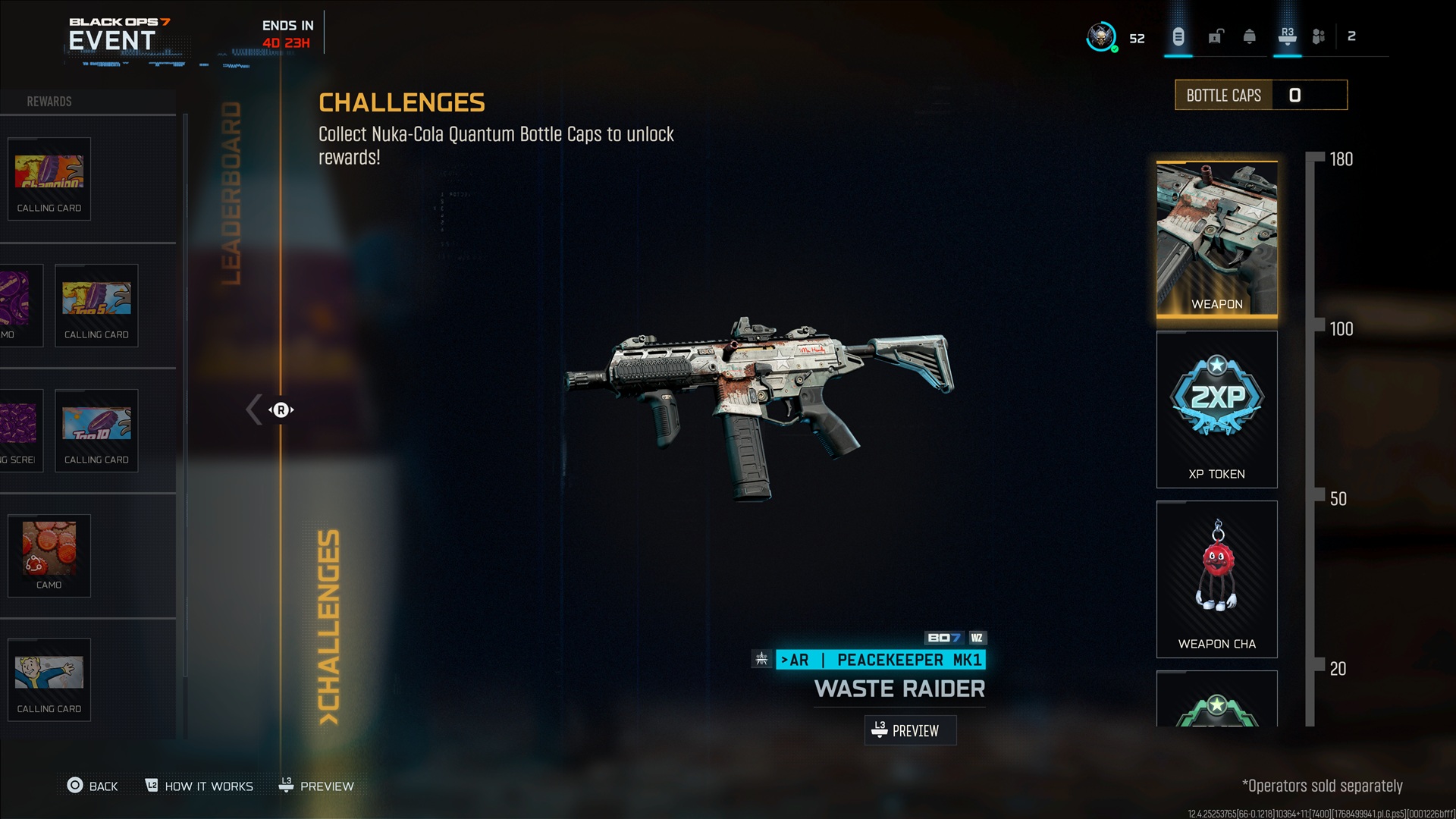Click the Preview button below Waste Raider
The width and height of the screenshot is (1456, 819).
(x=910, y=730)
